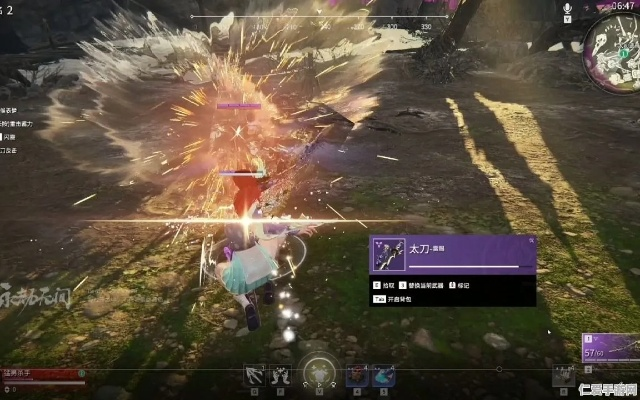Use the red healing item slot
The image size is (640, 400).
pos(357,376)
